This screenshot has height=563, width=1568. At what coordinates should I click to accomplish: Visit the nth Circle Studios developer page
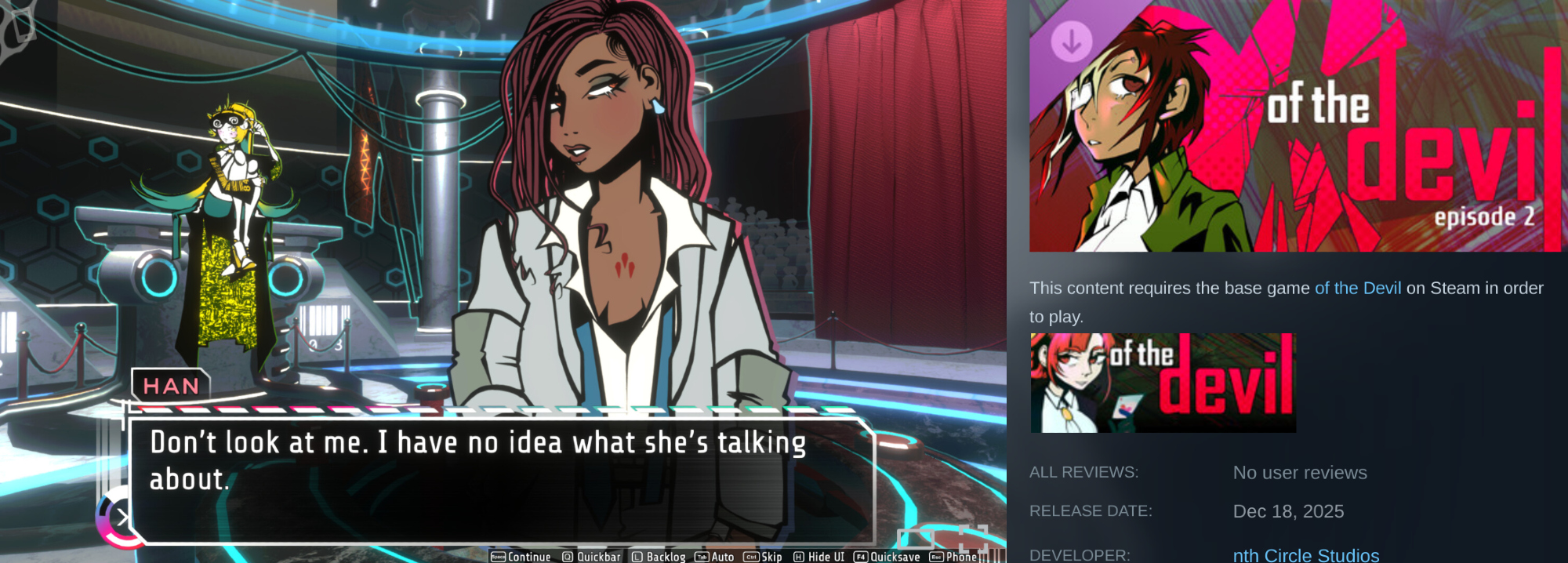pyautogui.click(x=1305, y=554)
